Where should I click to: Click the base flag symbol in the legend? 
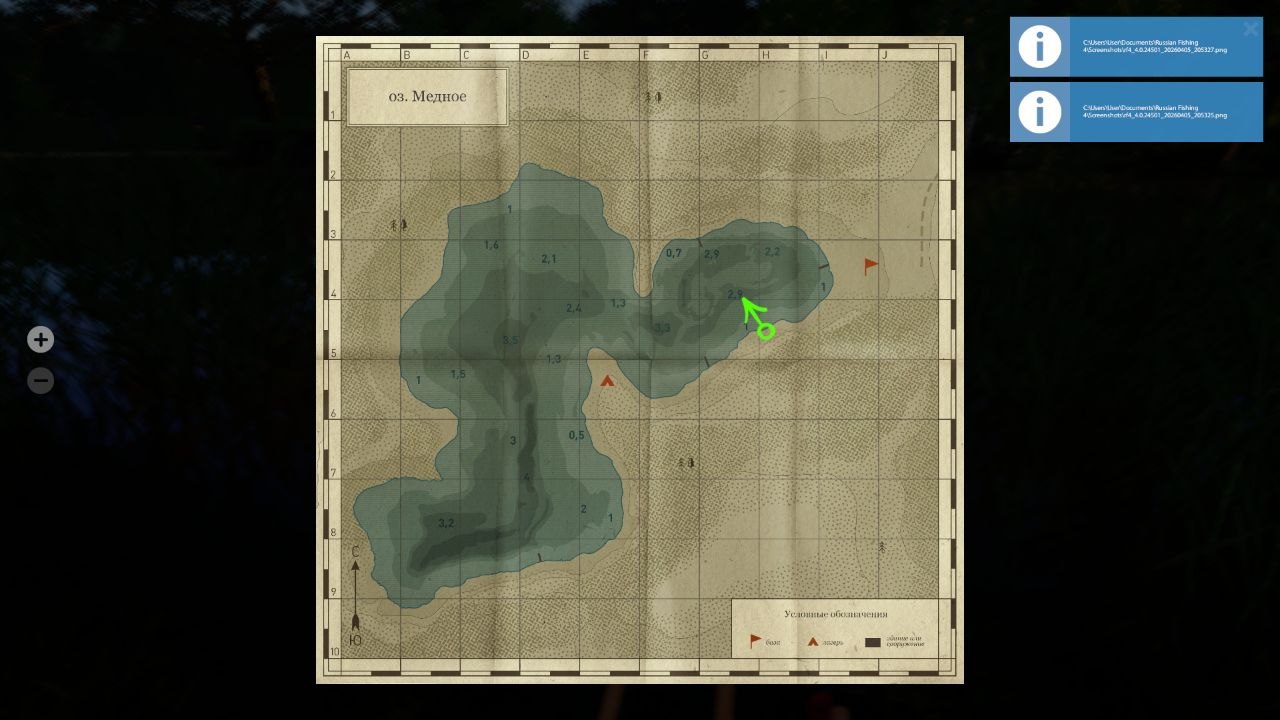(753, 638)
